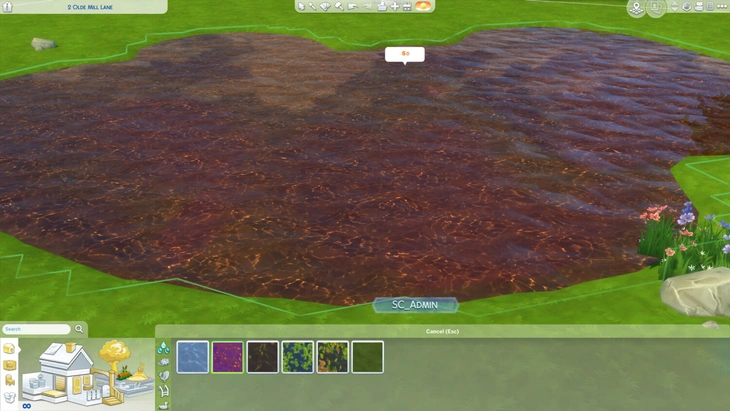
Task: Open the water droplets pond tool category
Action: coord(164,348)
